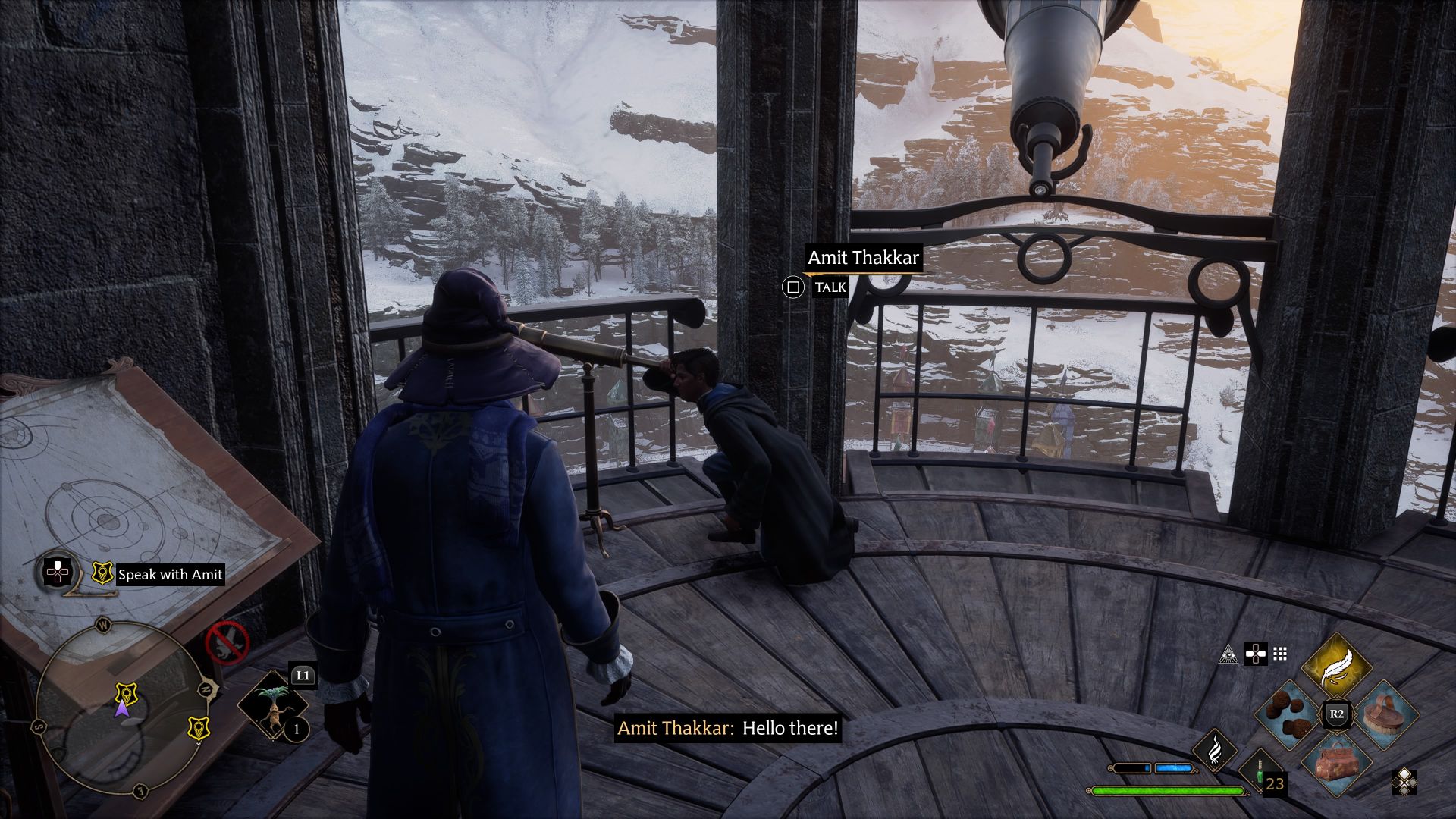
Task: Click the quest marker at the minimap's edge
Action: tap(199, 728)
